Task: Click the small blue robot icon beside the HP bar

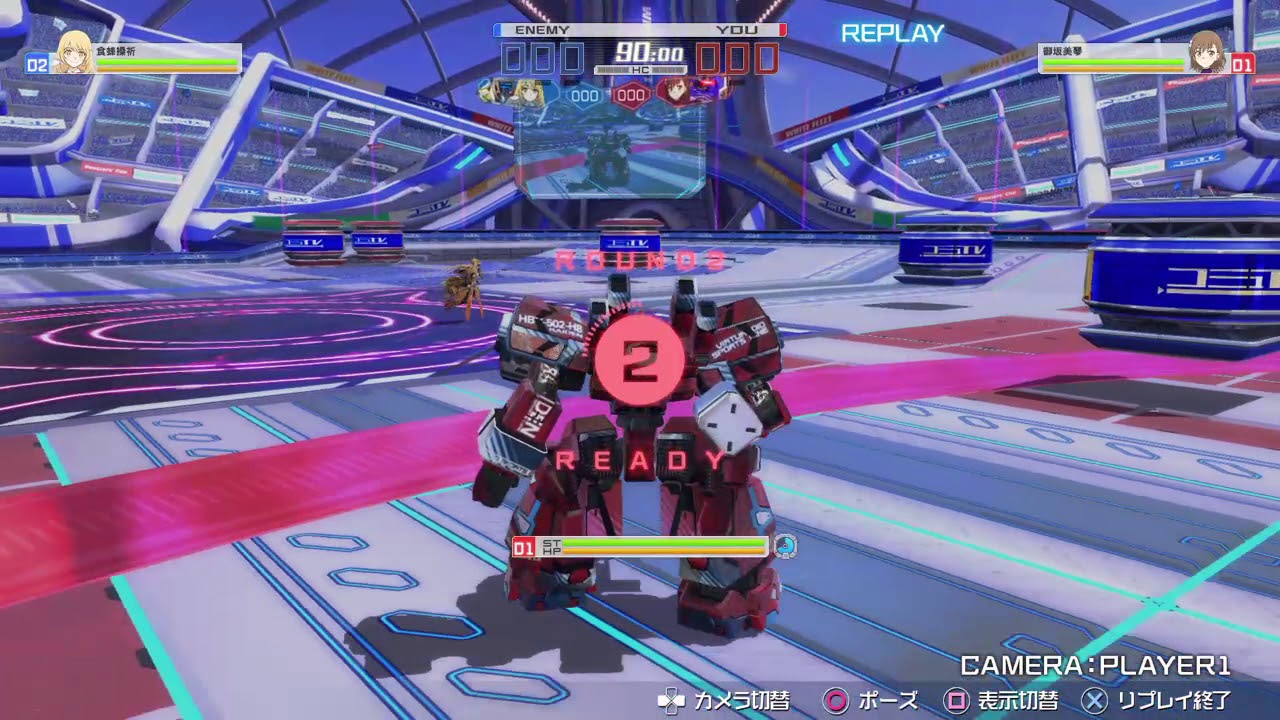Action: coord(787,546)
